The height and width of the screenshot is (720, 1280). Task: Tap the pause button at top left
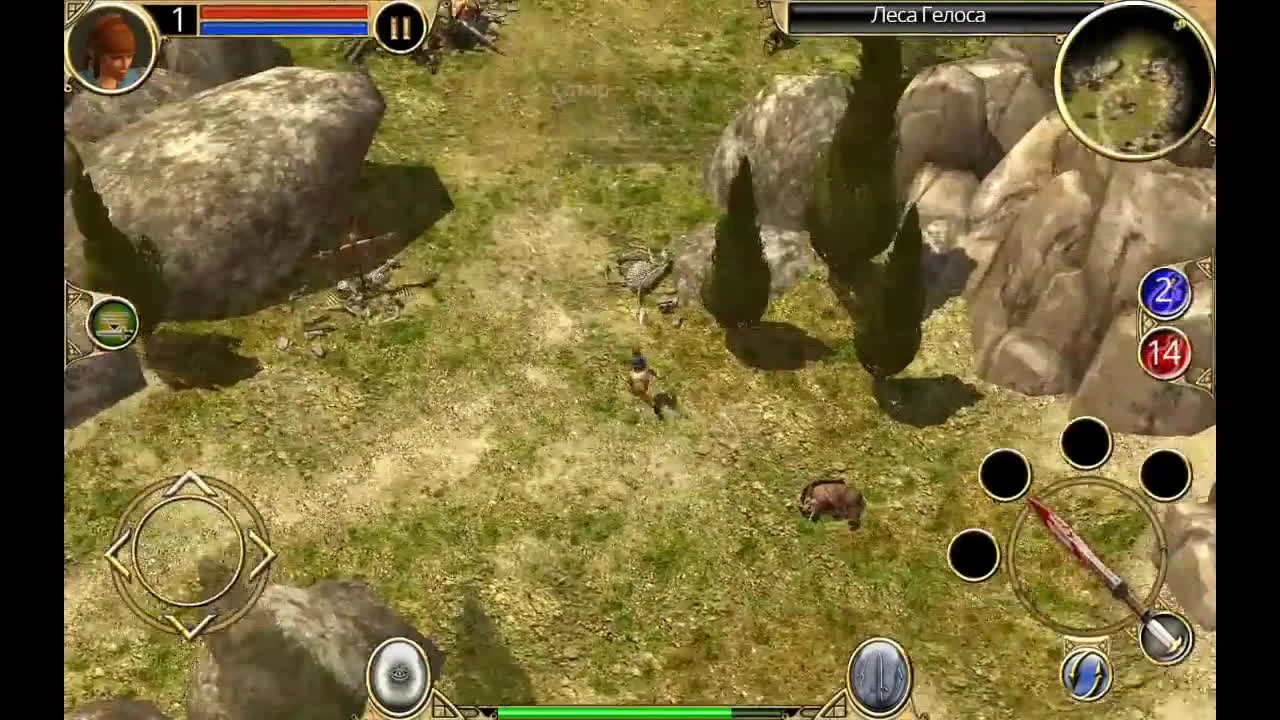[398, 26]
